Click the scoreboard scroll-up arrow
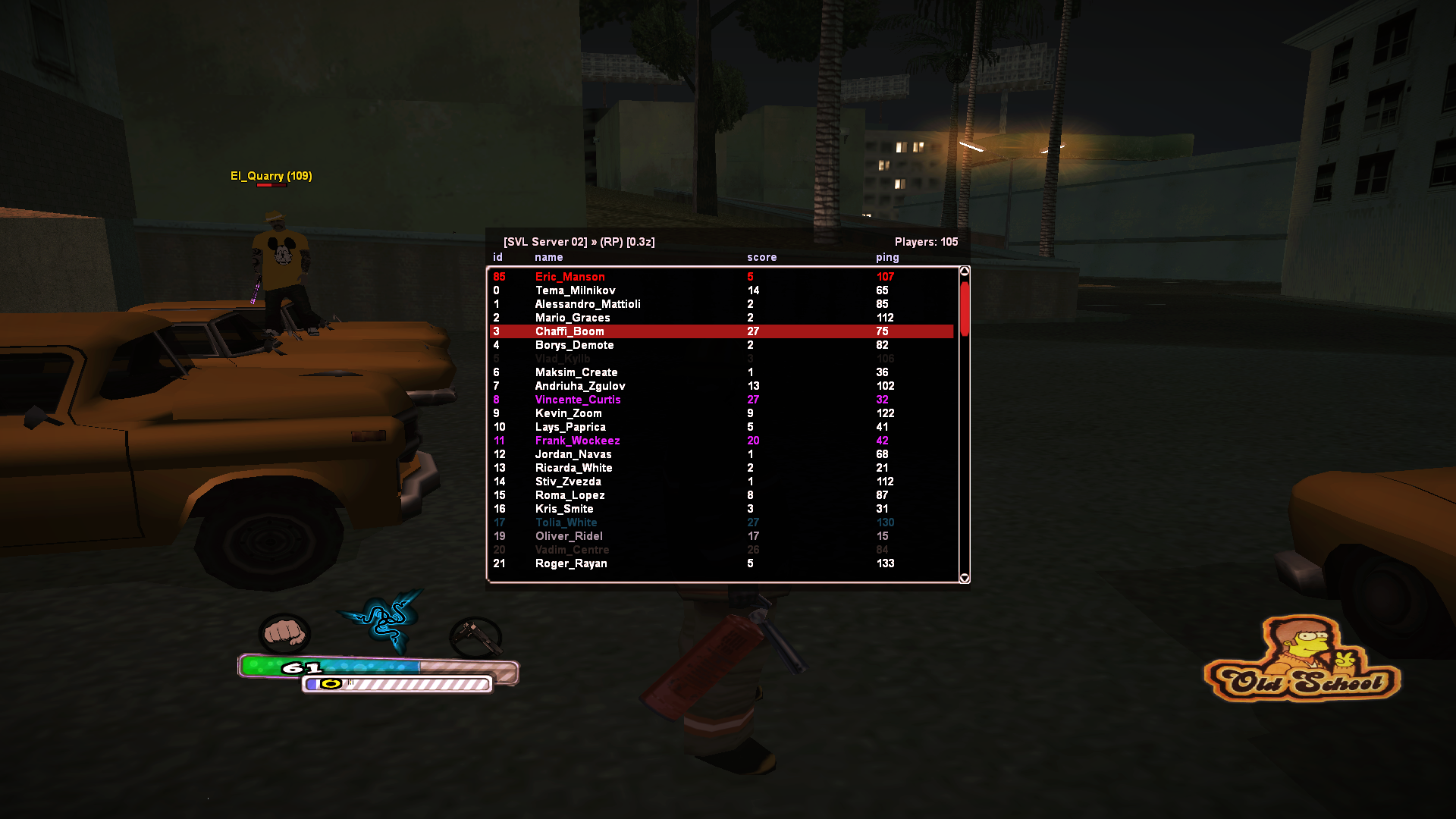The width and height of the screenshot is (1456, 819). click(x=965, y=271)
